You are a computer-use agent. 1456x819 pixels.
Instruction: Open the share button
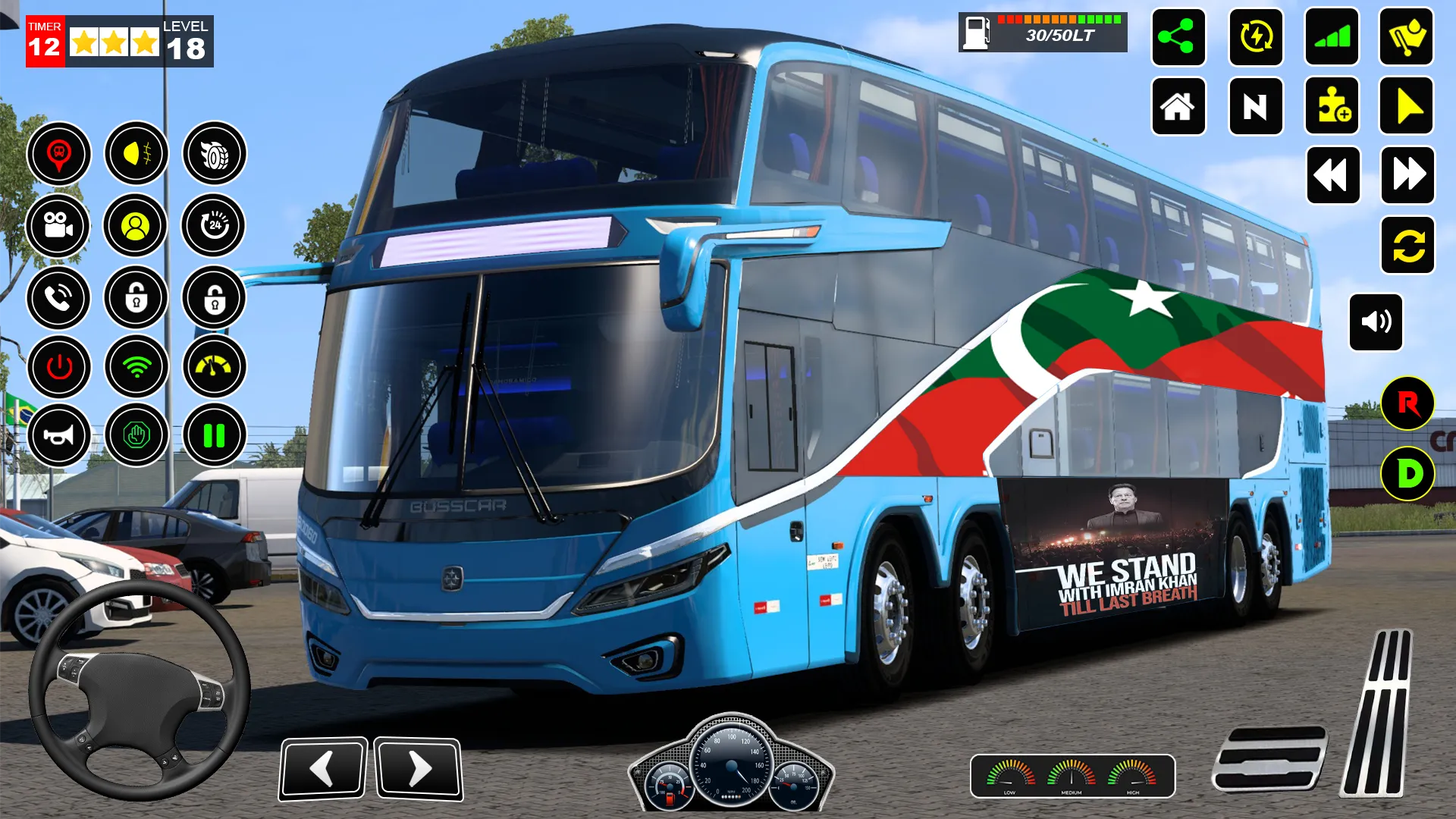pos(1178,37)
